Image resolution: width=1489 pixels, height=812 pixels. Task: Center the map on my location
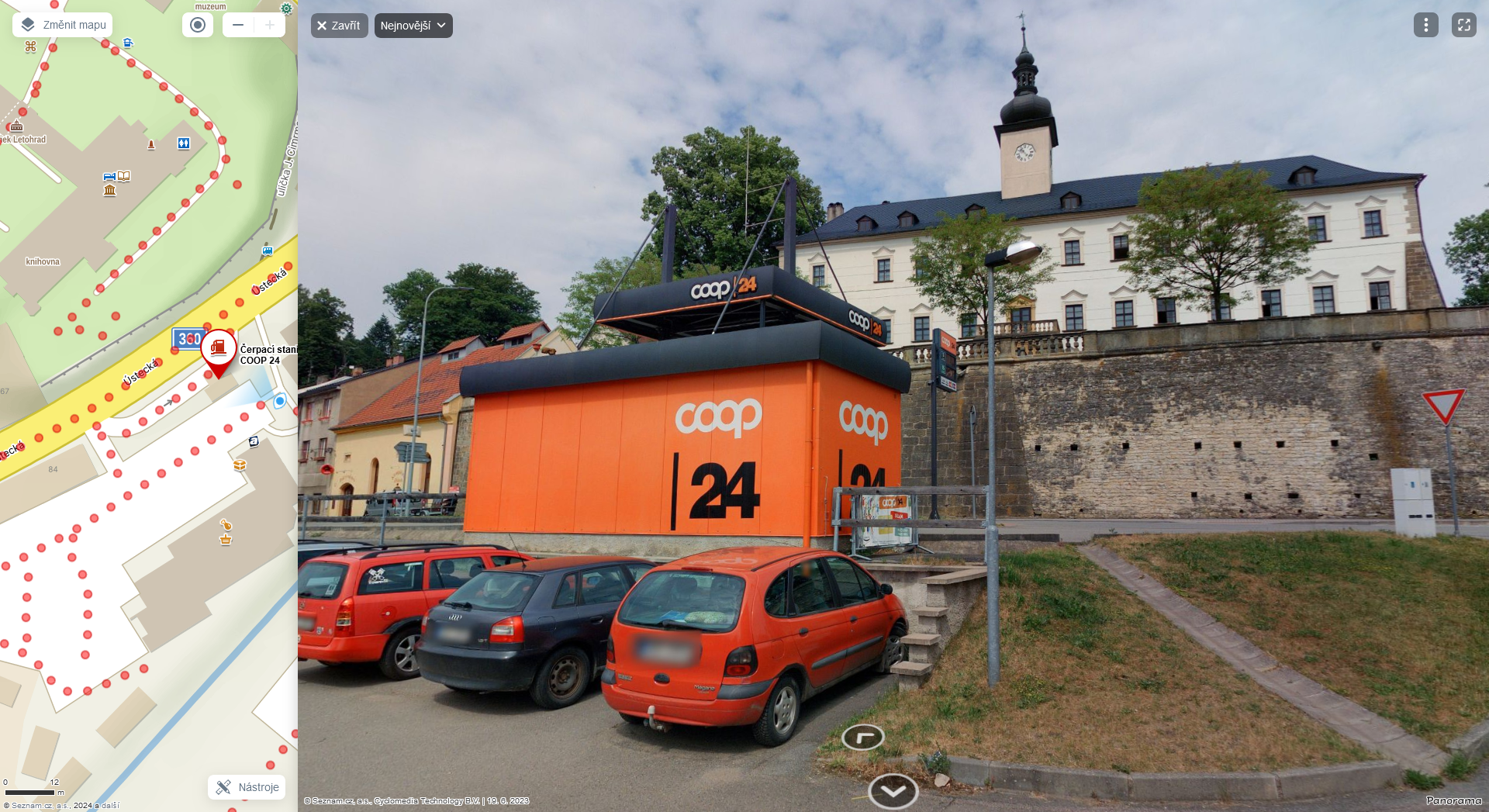[198, 25]
